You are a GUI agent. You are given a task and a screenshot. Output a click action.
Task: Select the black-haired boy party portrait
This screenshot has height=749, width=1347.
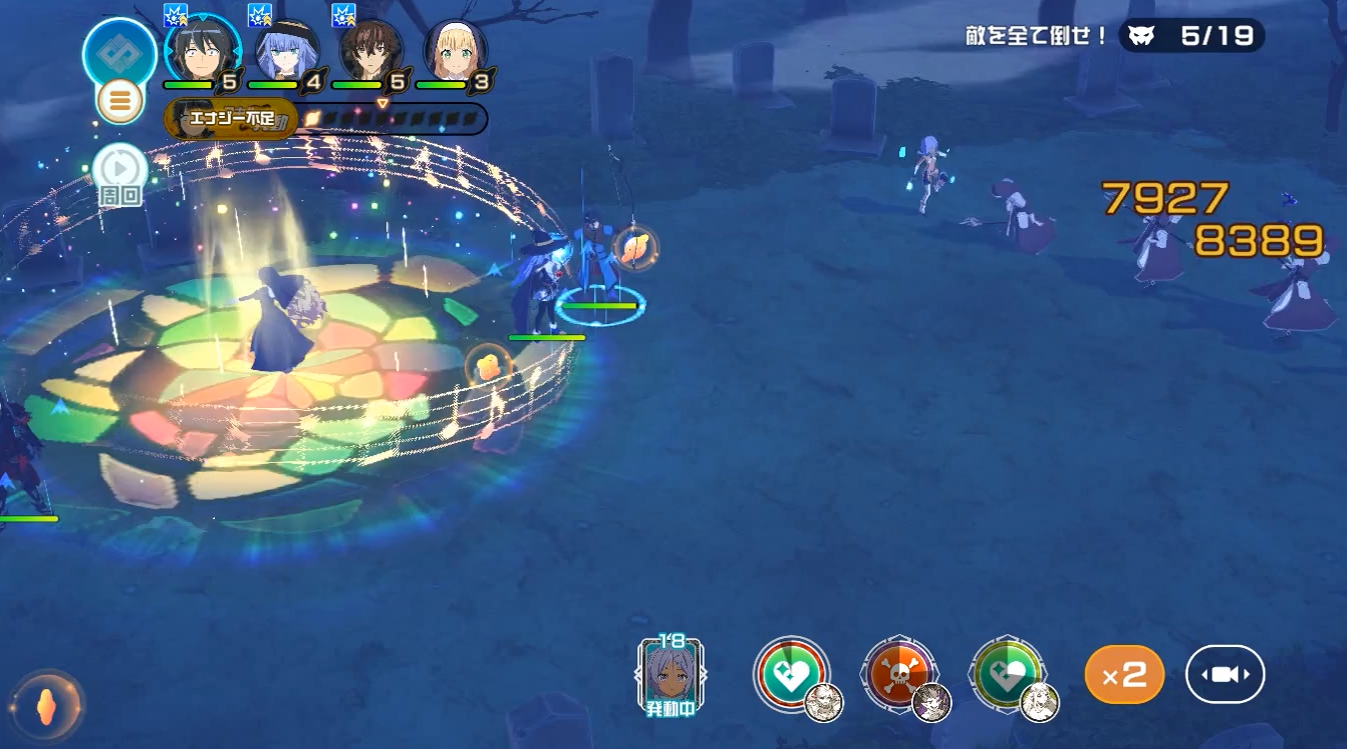[203, 50]
